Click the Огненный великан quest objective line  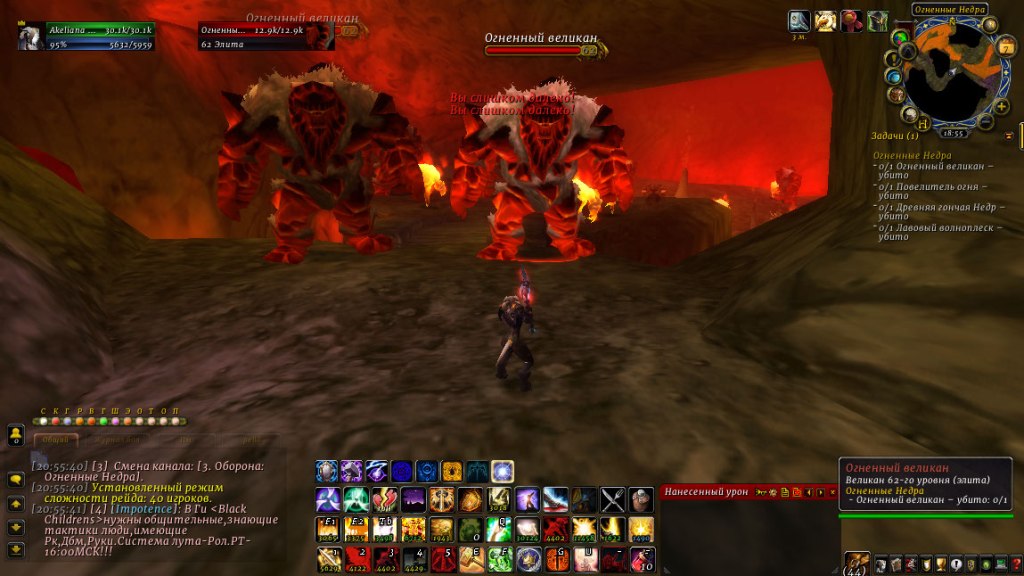pyautogui.click(x=935, y=171)
